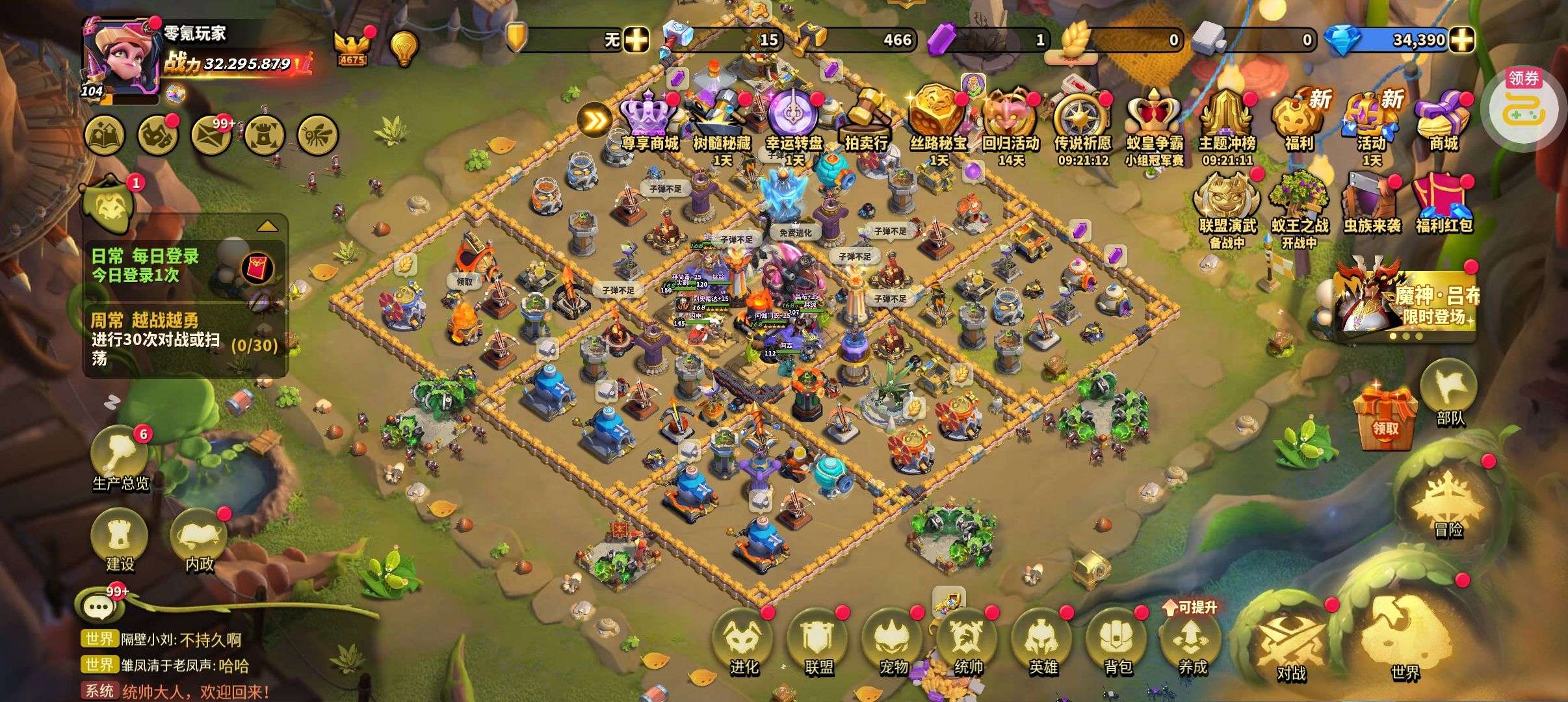
Task: Collapse the daily quest panel arrow
Action: click(x=268, y=227)
